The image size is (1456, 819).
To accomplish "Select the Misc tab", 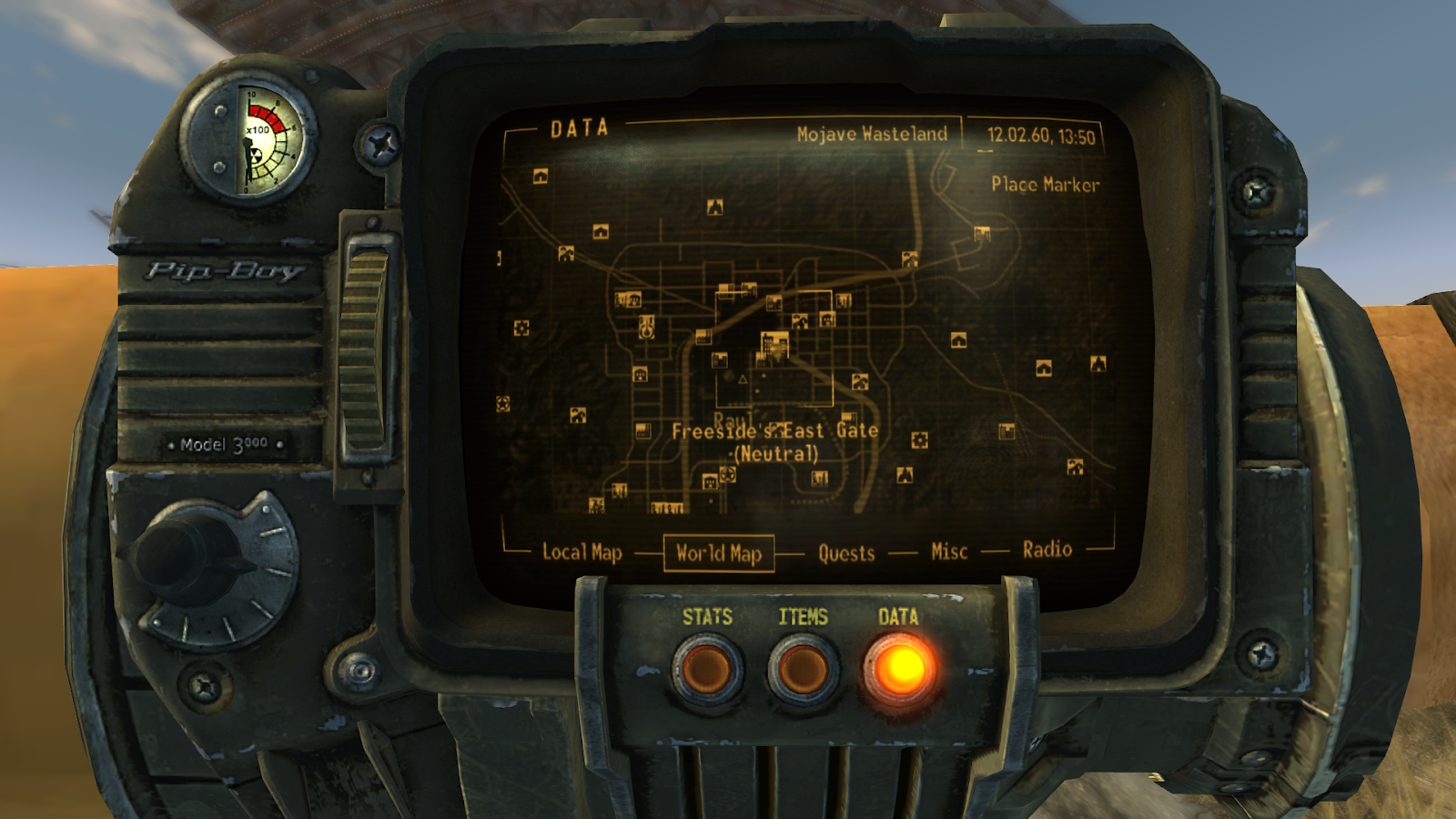I will click(946, 550).
